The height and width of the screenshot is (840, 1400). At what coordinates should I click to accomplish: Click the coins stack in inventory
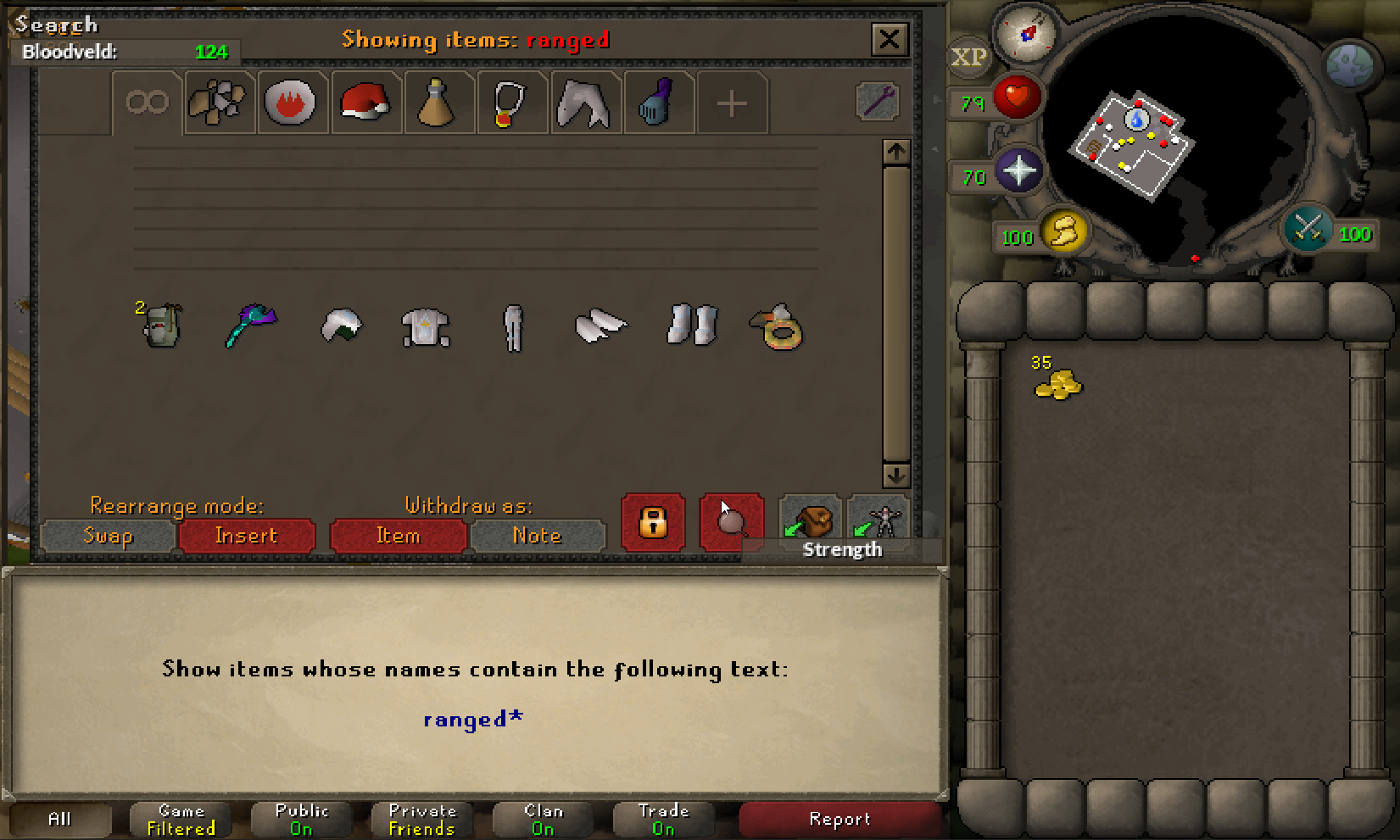(1058, 386)
